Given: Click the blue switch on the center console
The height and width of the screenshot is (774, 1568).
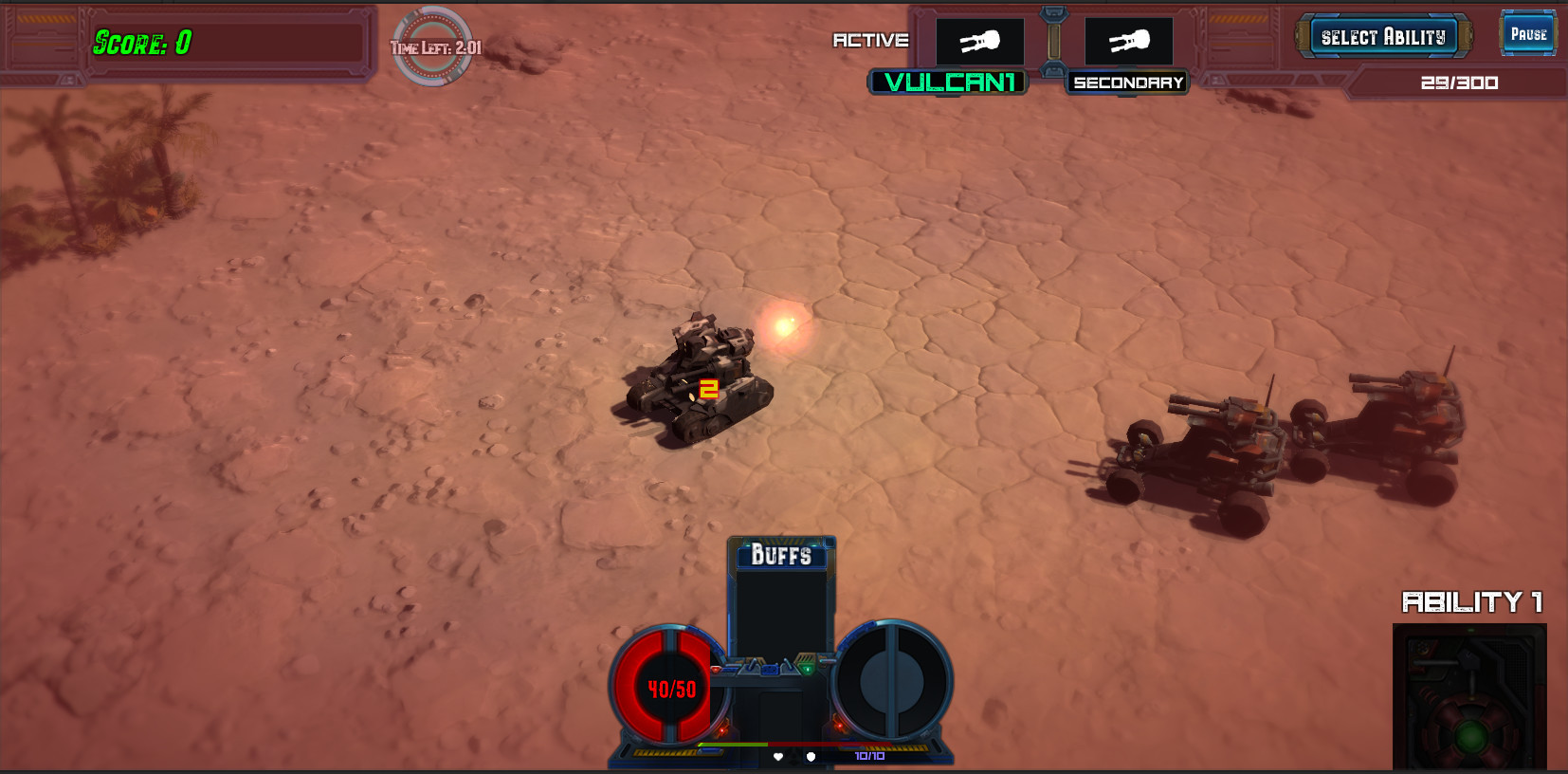Looking at the screenshot, I should (771, 670).
